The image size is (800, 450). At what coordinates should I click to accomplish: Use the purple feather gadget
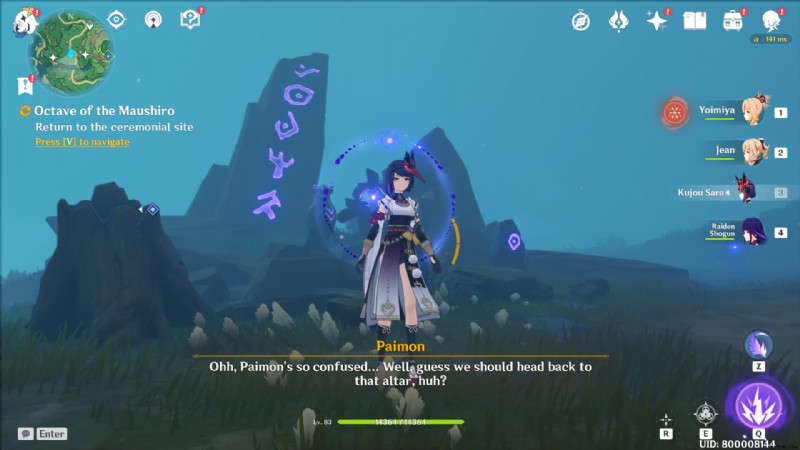757,344
